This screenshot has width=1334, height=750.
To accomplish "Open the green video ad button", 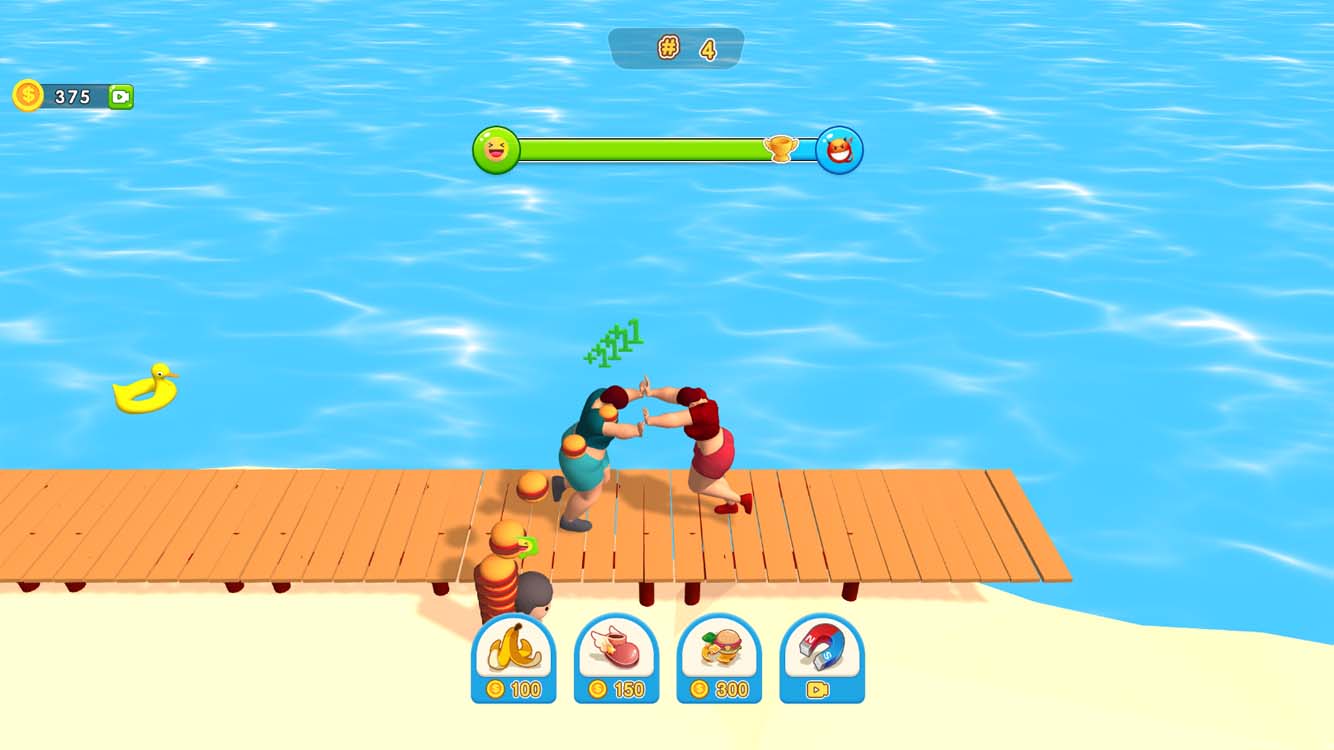I will (x=120, y=96).
